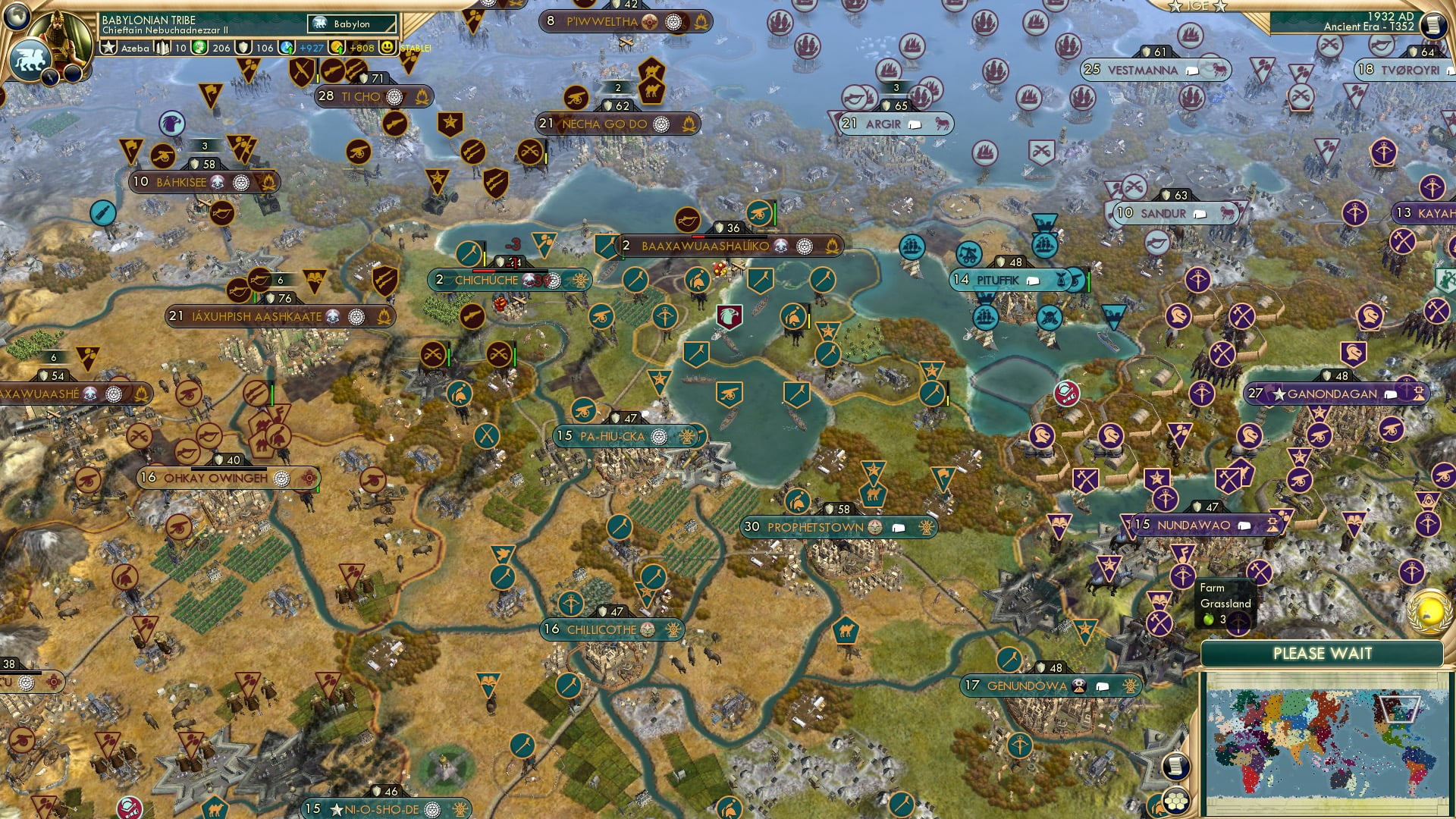Click the PLEASE WAIT turn button

pyautogui.click(x=1323, y=653)
